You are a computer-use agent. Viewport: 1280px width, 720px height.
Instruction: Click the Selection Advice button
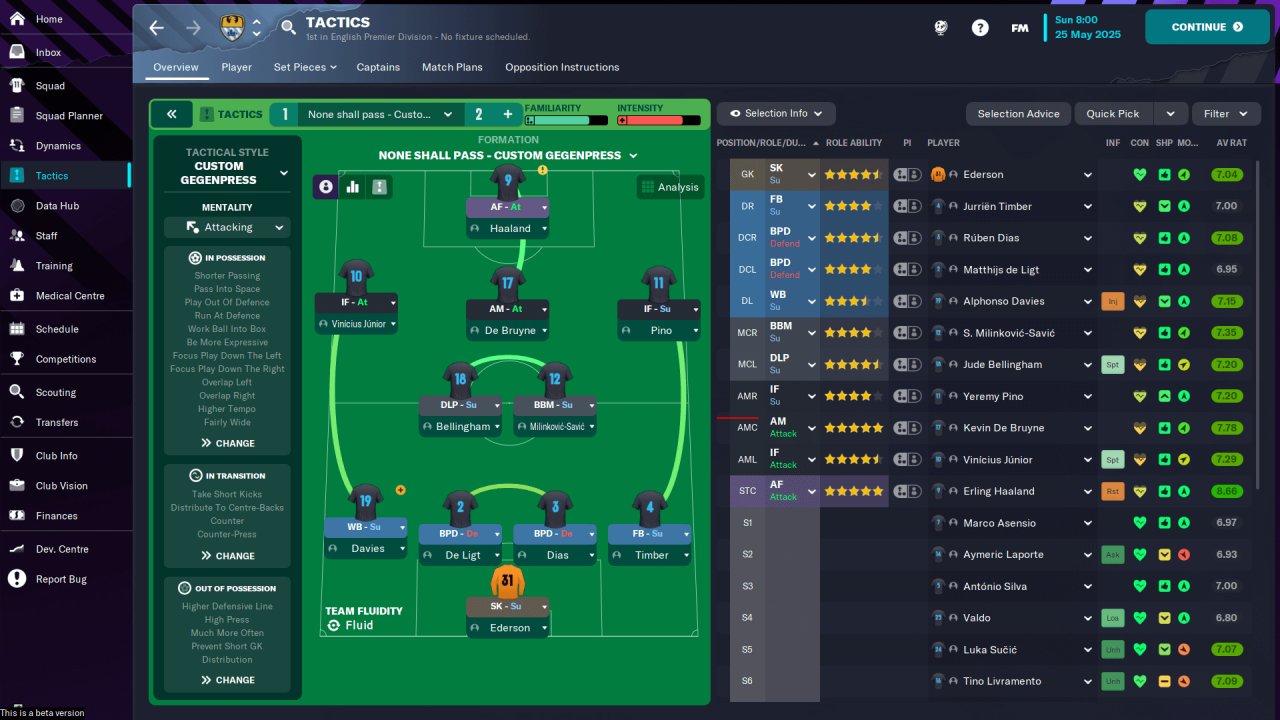tap(1018, 114)
